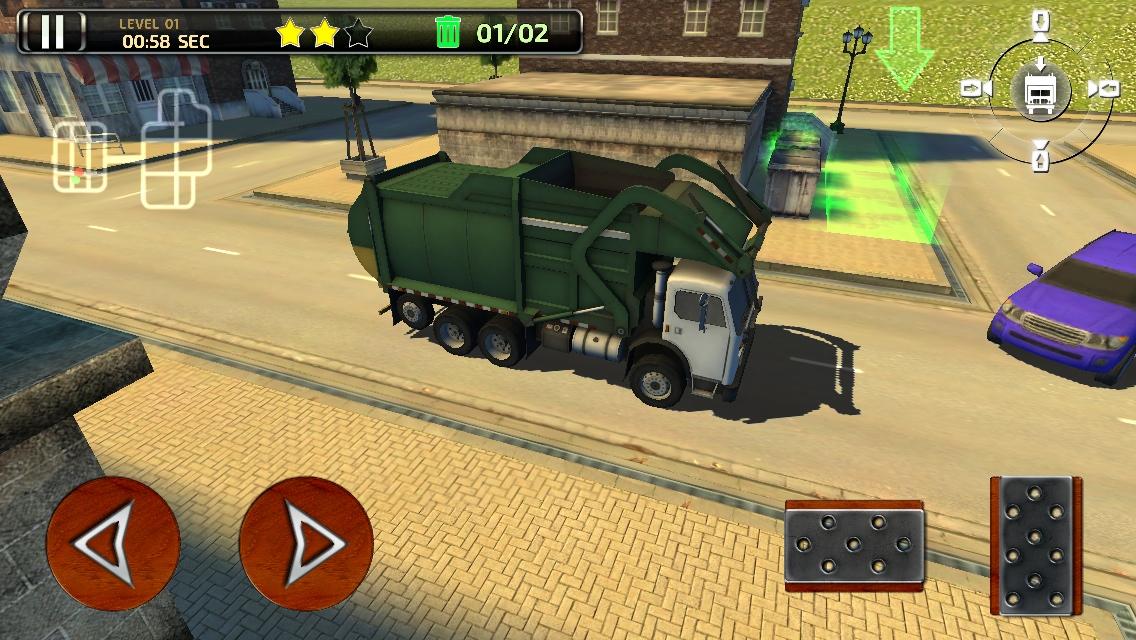Switch to the top camera view
Image resolution: width=1136 pixels, height=640 pixels.
(1041, 24)
